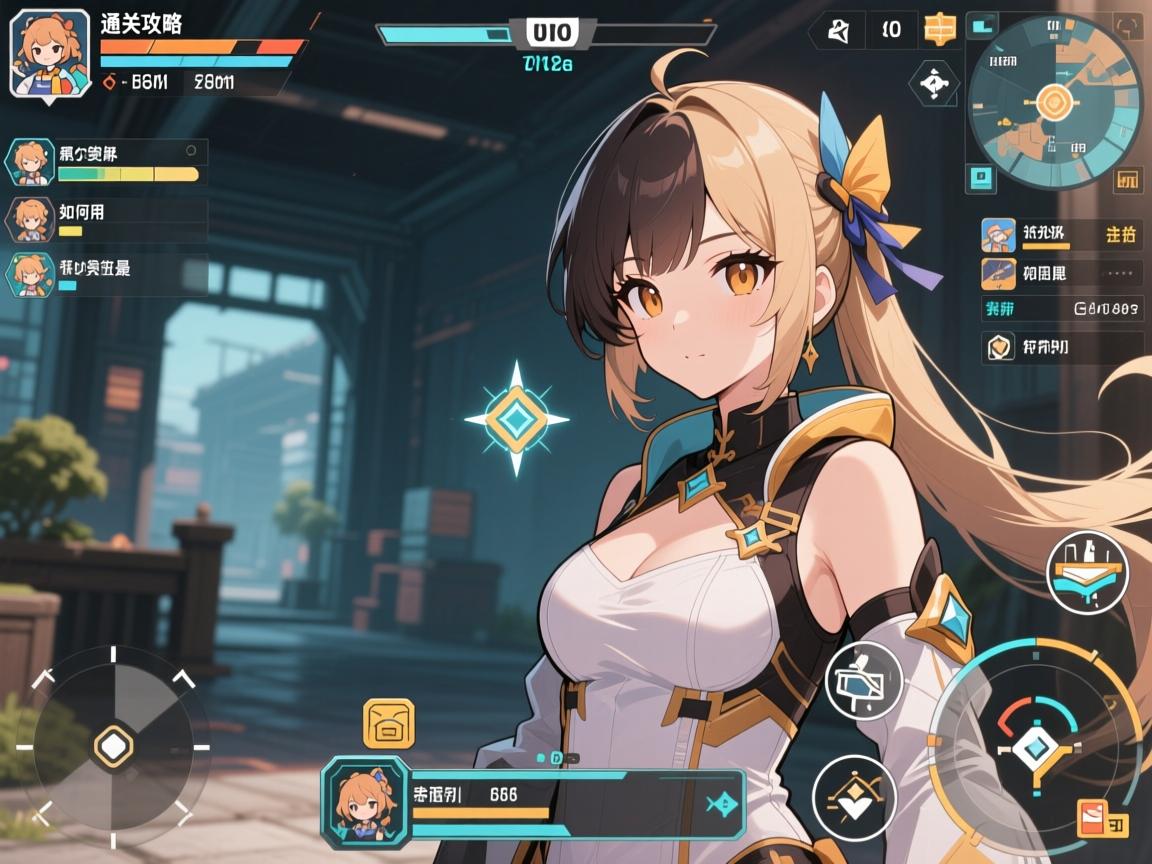Select the character portrait in the bottom panel
Viewport: 1152px width, 864px height.
364,803
